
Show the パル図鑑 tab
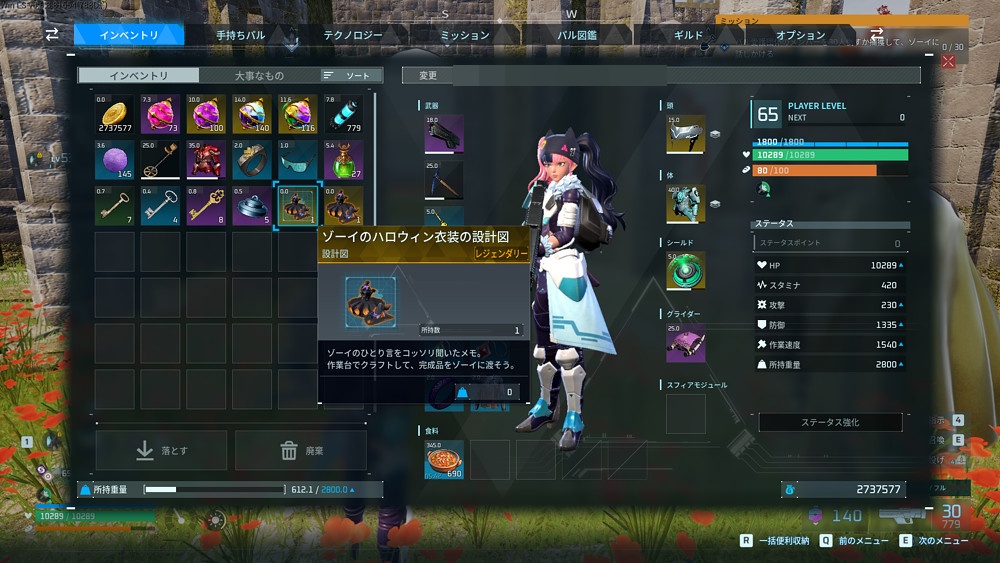tap(578, 35)
